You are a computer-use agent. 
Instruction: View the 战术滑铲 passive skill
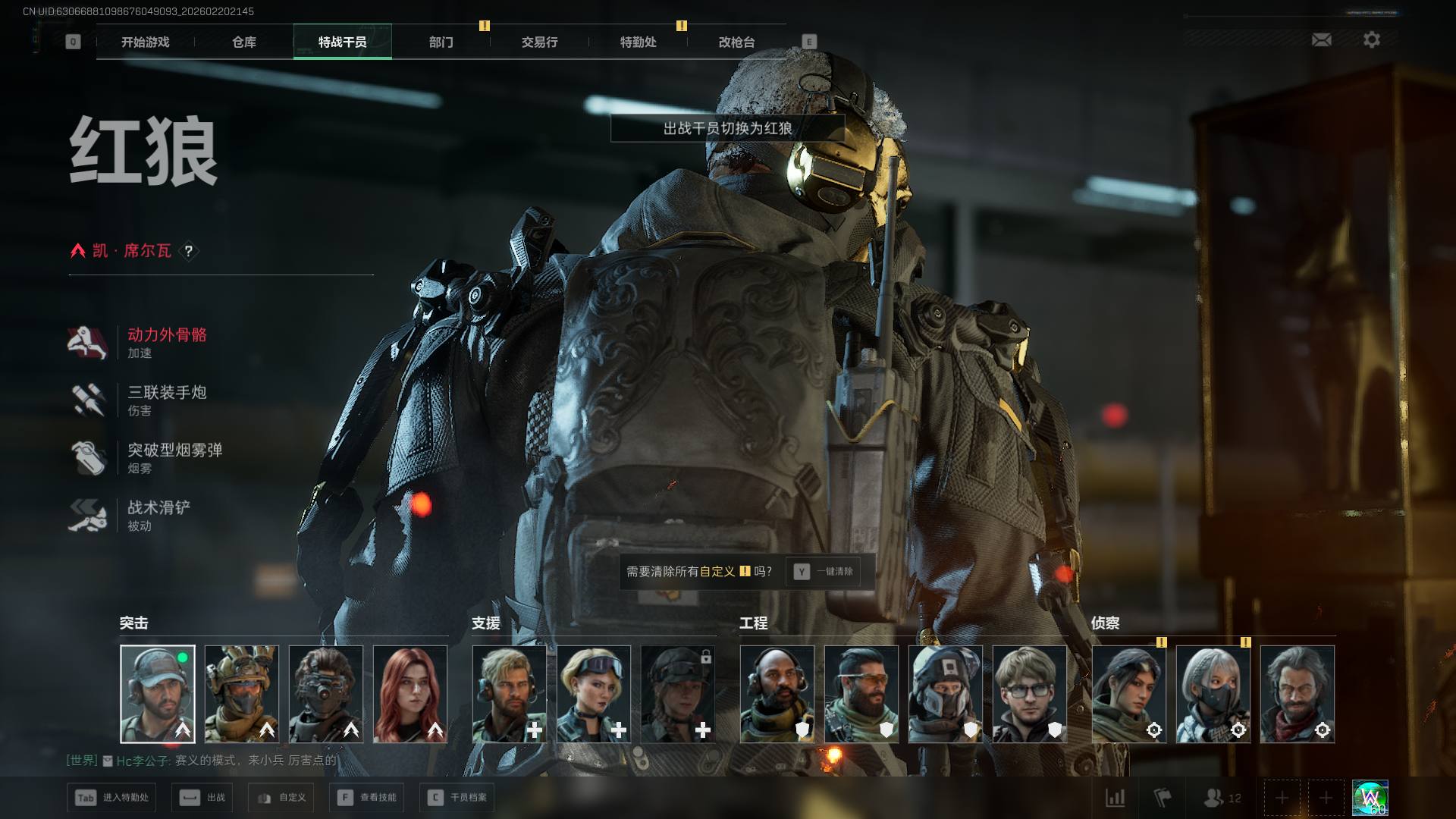pyautogui.click(x=158, y=516)
